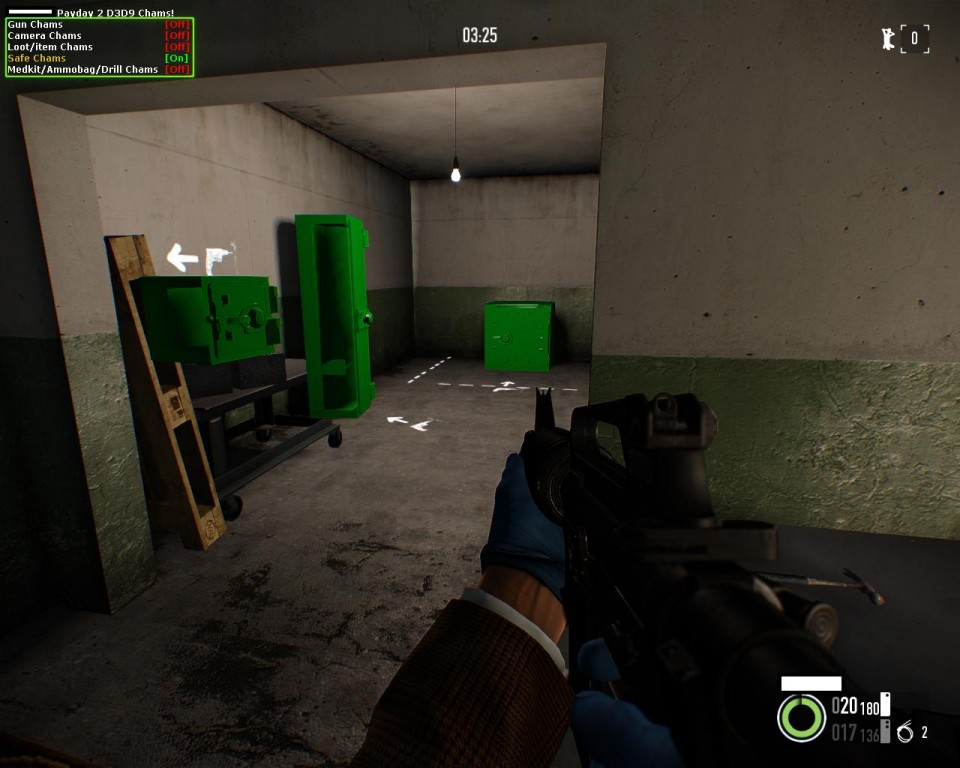The image size is (960, 768).
Task: Toggle the Gun Chams option
Action: pyautogui.click(x=177, y=25)
